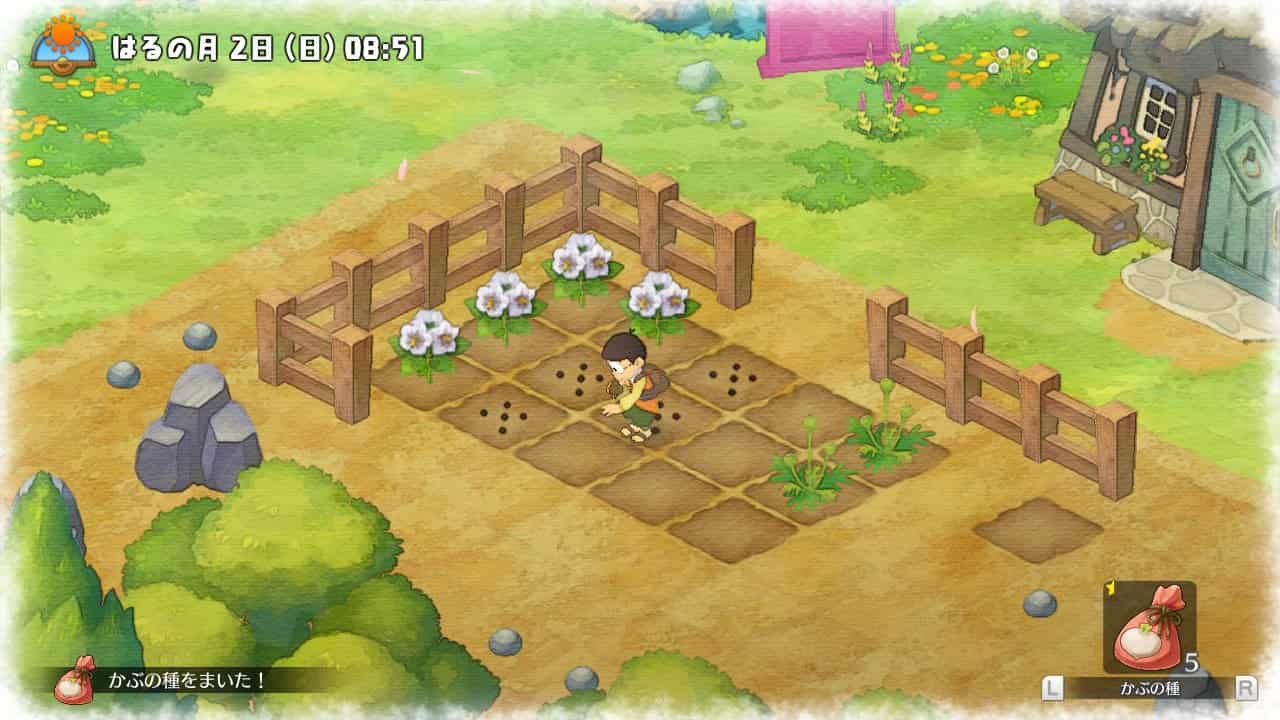
Task: Click the player character in the field
Action: pyautogui.click(x=632, y=390)
